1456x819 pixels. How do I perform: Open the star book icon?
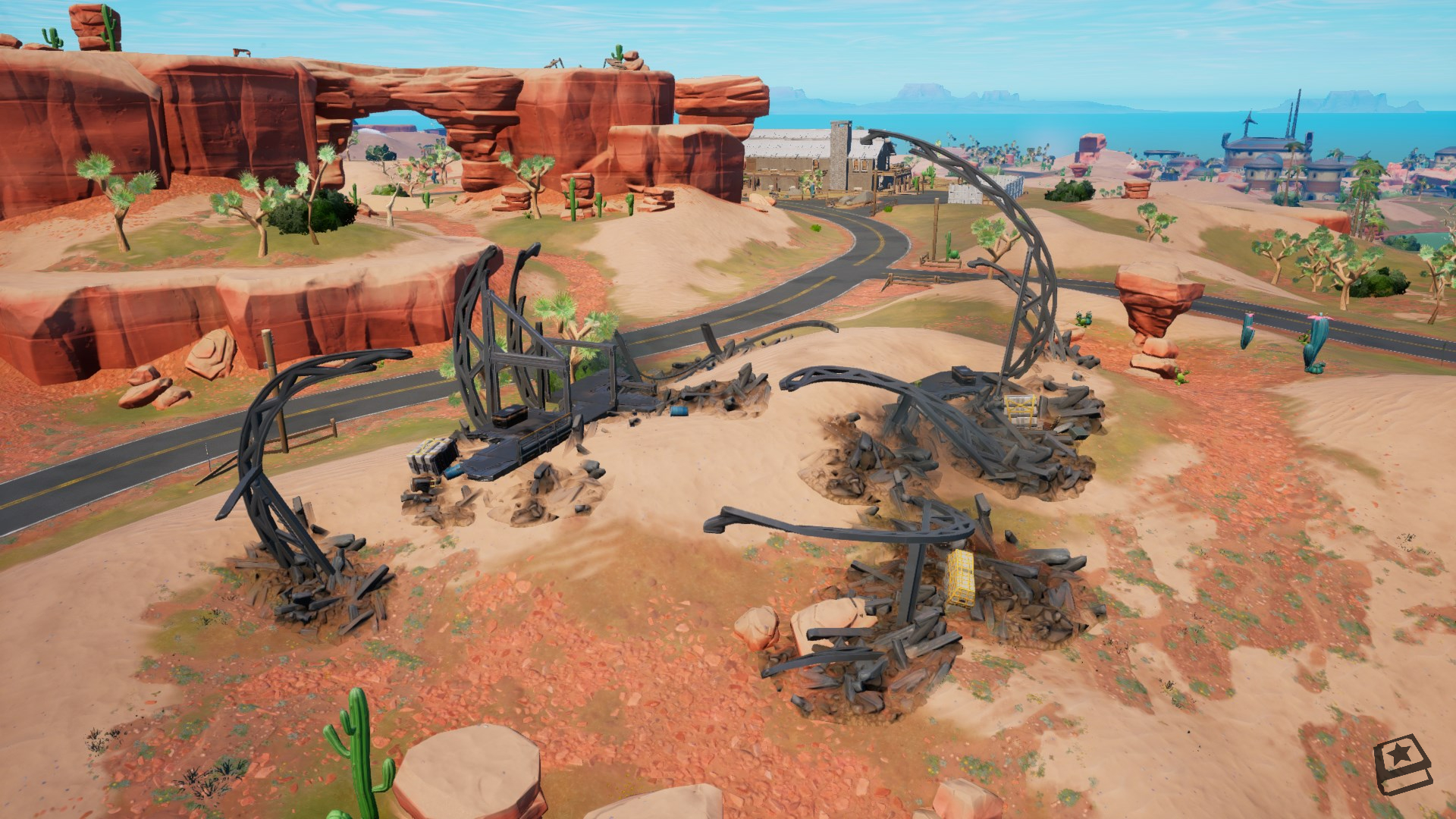(1402, 767)
